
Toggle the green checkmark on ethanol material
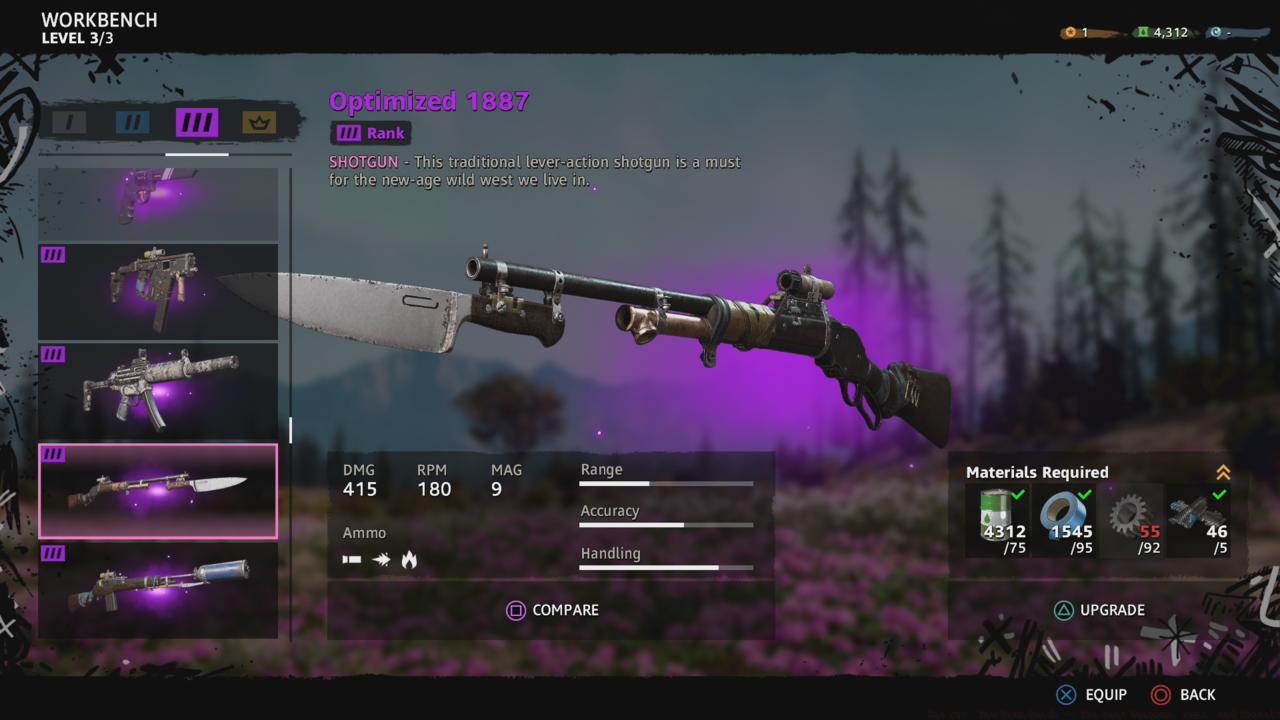click(x=1017, y=495)
